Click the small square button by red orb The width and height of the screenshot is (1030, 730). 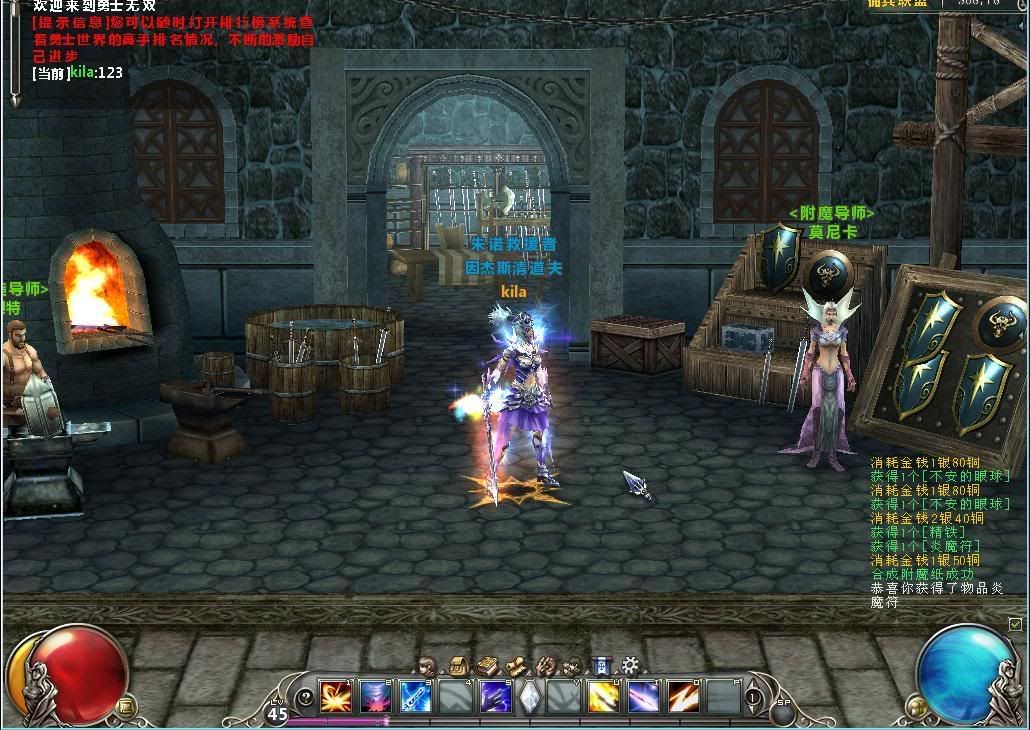point(125,706)
